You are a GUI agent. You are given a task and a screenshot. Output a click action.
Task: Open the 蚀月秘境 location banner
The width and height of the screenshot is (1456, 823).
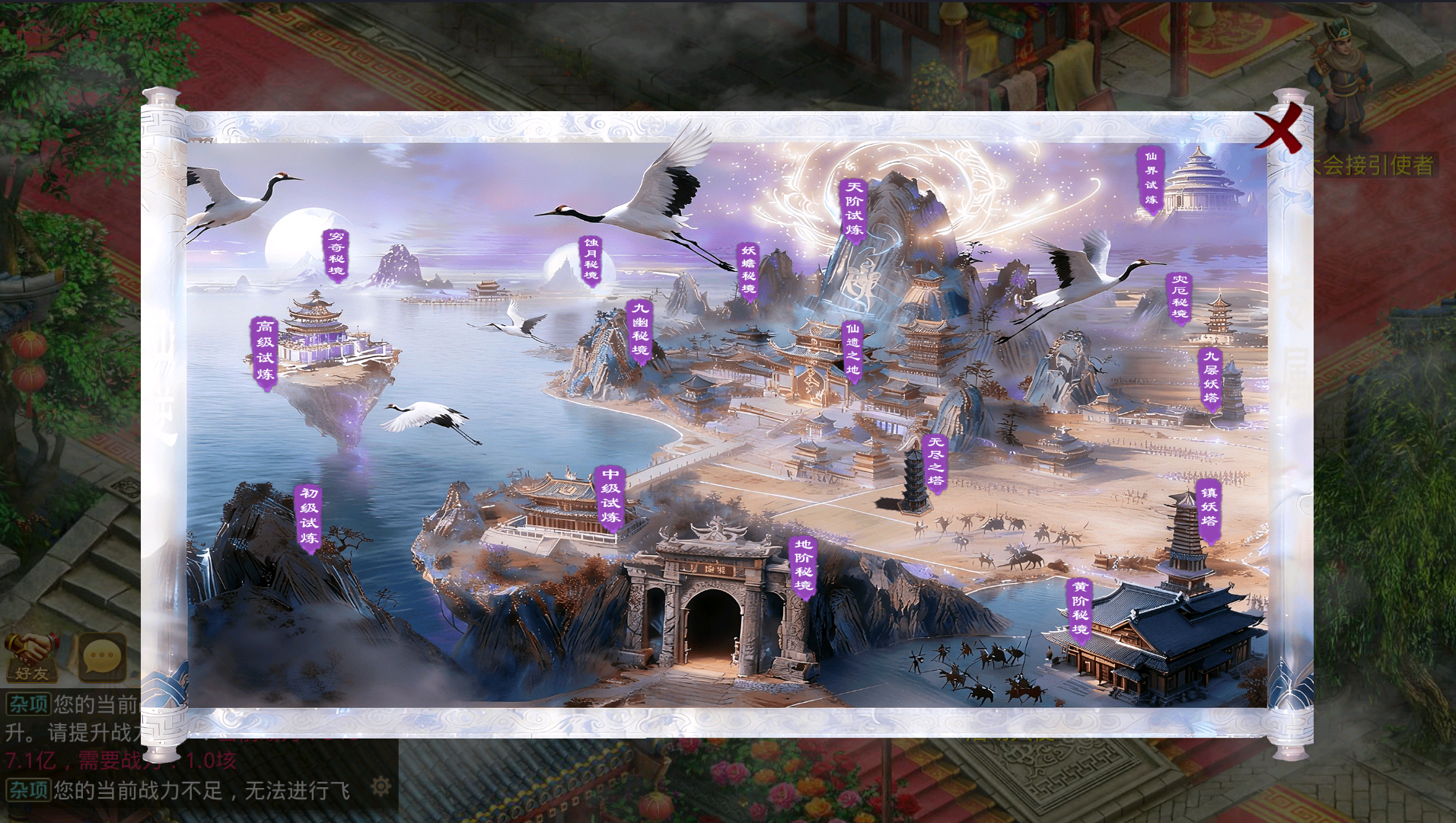pos(591,260)
